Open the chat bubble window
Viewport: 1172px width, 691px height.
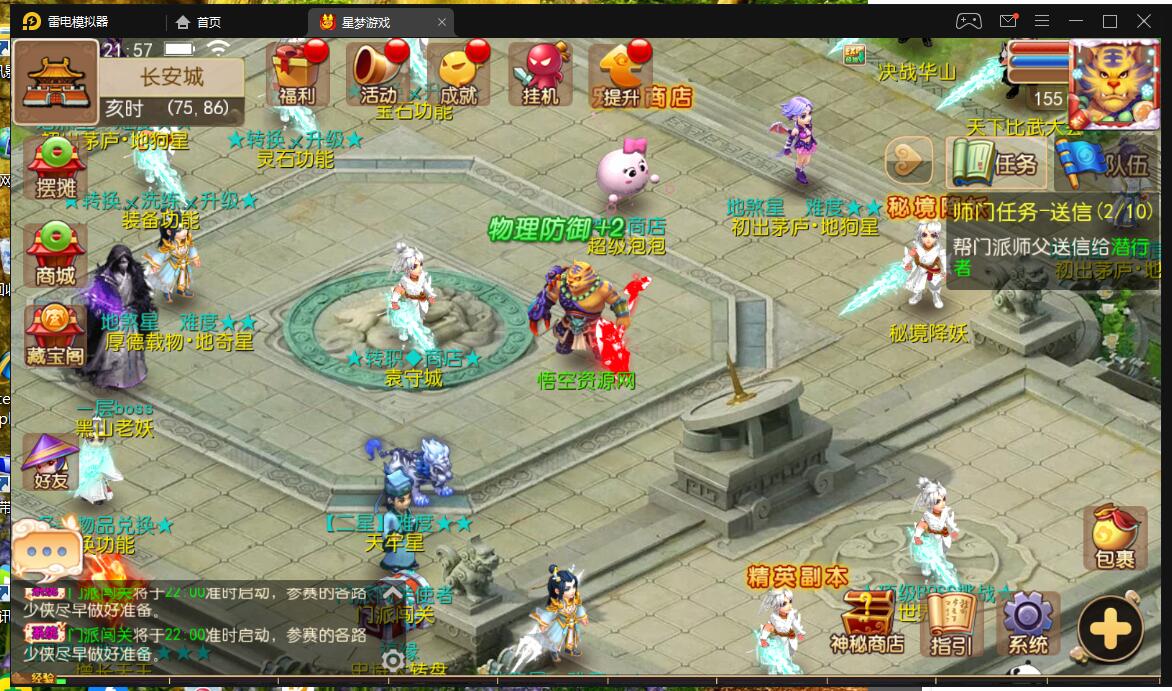(46, 549)
